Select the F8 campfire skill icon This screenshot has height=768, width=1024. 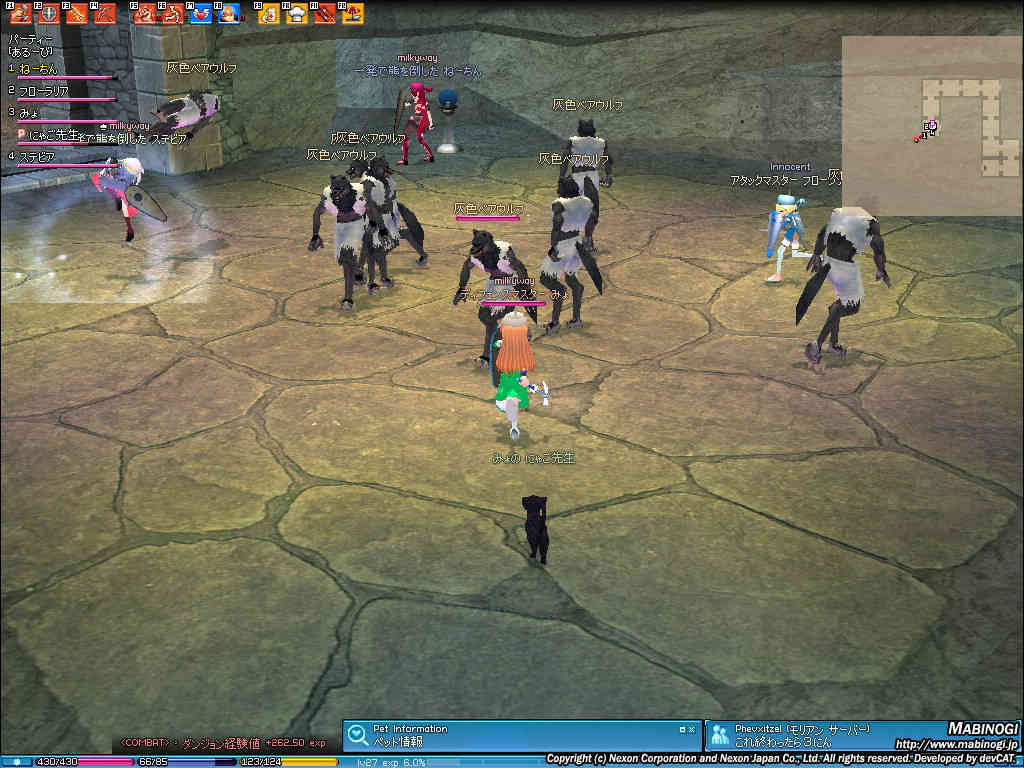[228, 14]
